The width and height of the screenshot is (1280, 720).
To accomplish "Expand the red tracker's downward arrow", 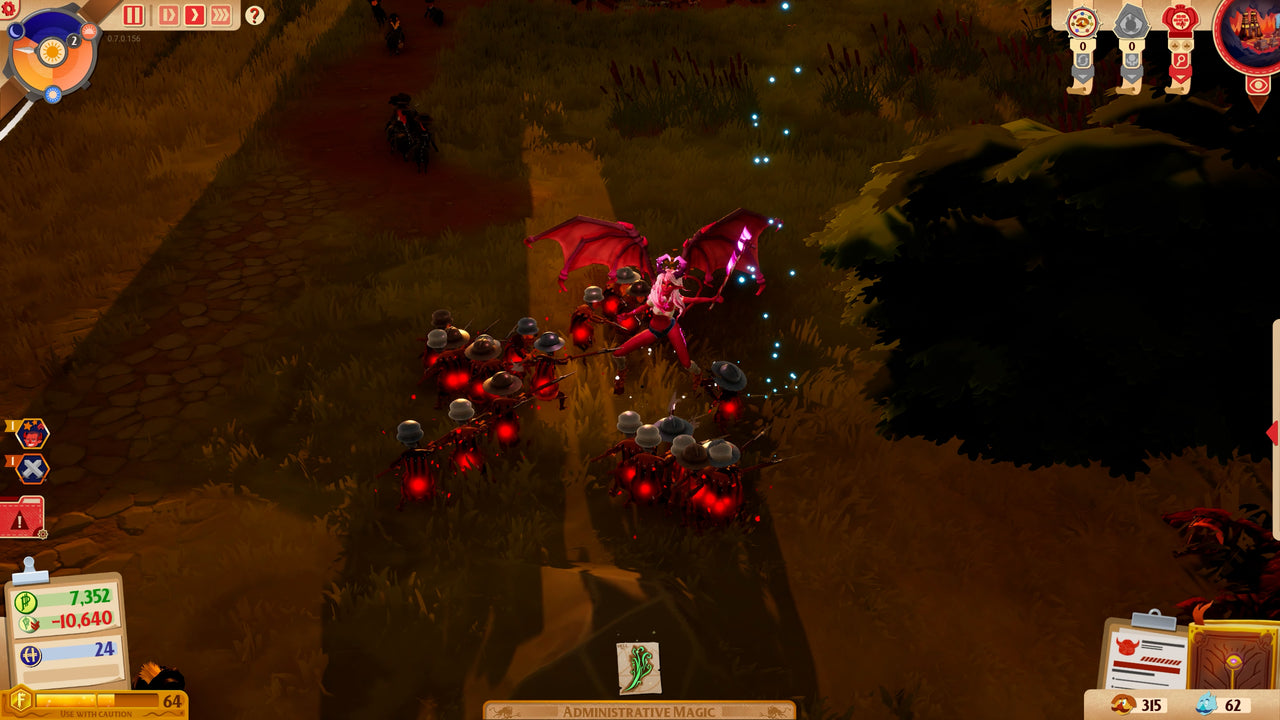I will [1181, 77].
